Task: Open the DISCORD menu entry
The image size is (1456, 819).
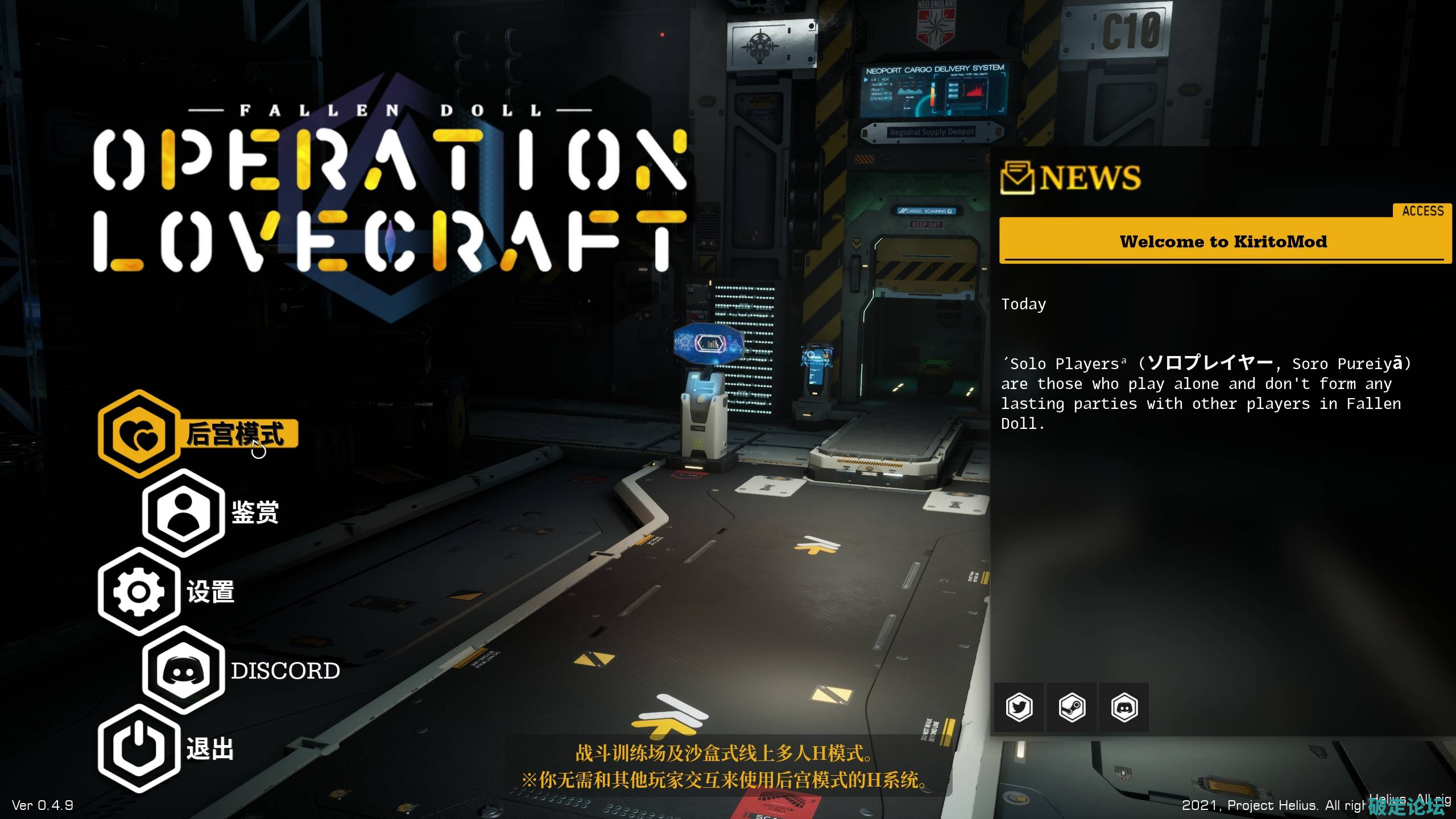Action: click(x=242, y=671)
